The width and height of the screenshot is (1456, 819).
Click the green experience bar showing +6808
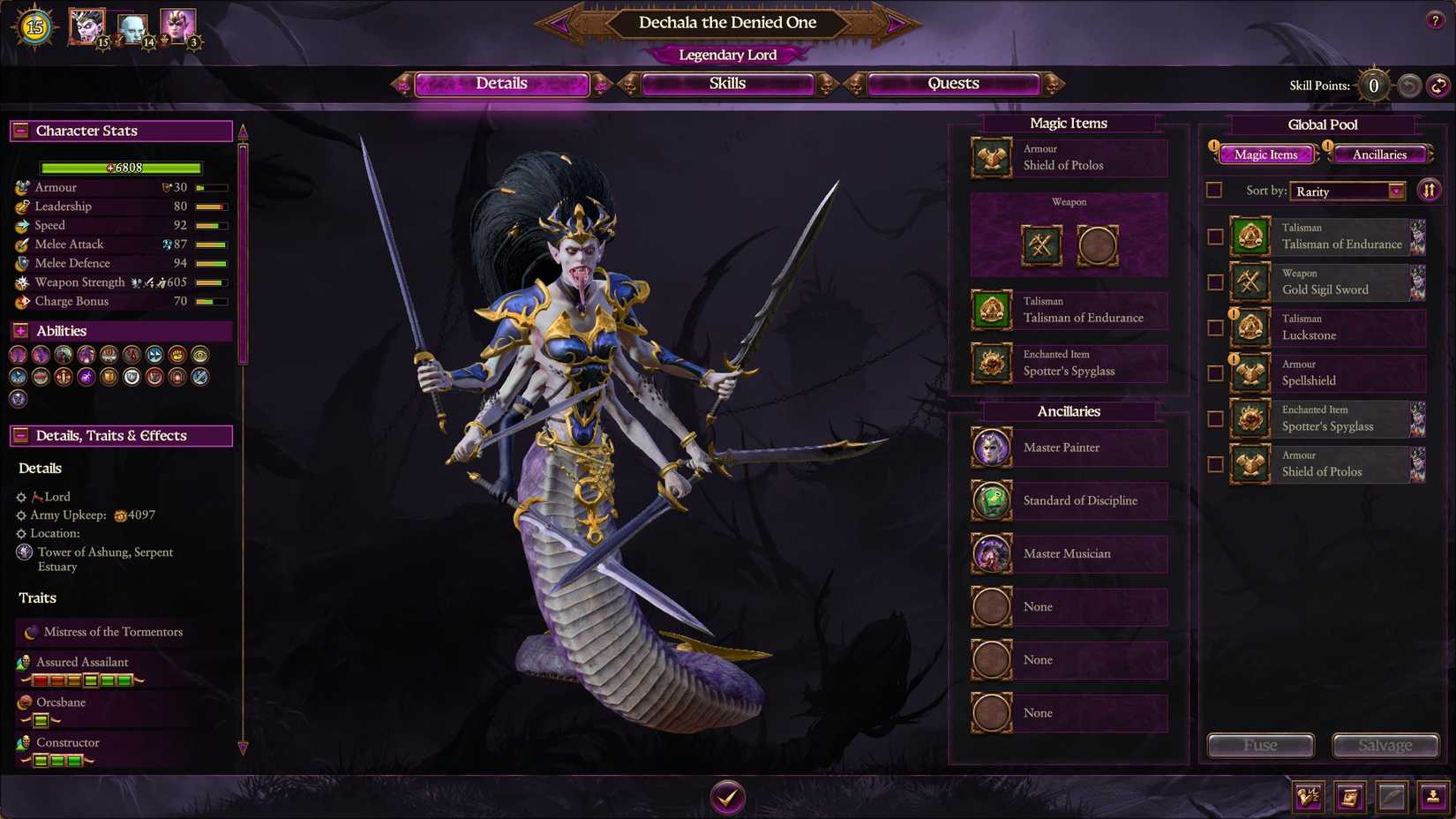tap(120, 168)
